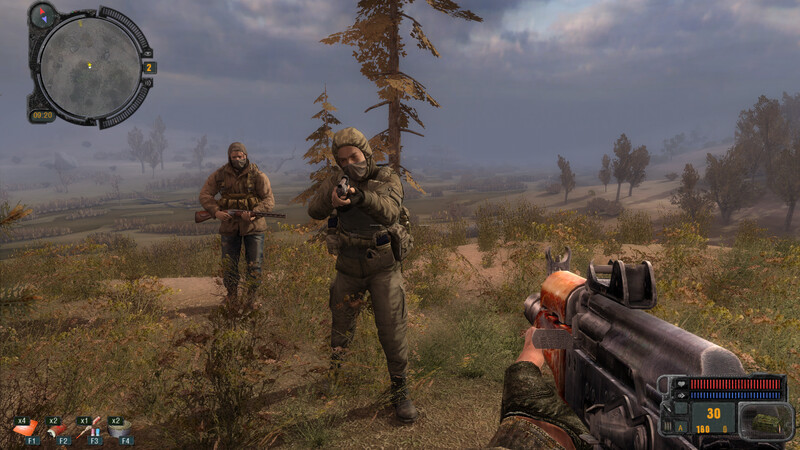
Task: Click the circular minimap
Action: [x=90, y=65]
